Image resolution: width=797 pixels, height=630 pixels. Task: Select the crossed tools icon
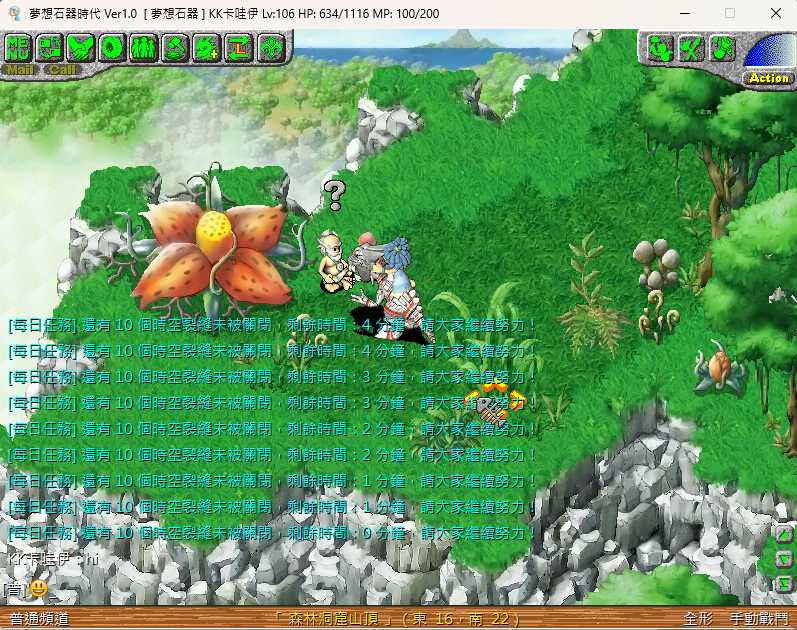pyautogui.click(x=690, y=48)
